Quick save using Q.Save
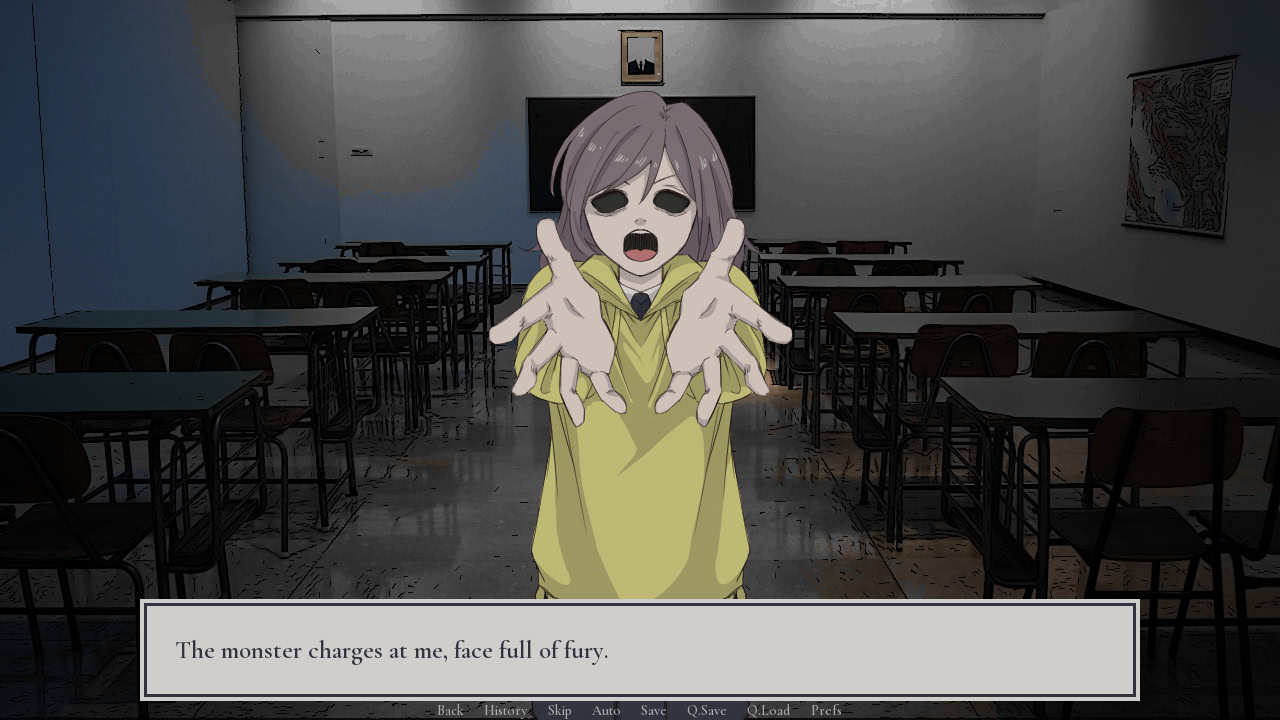 (x=706, y=710)
